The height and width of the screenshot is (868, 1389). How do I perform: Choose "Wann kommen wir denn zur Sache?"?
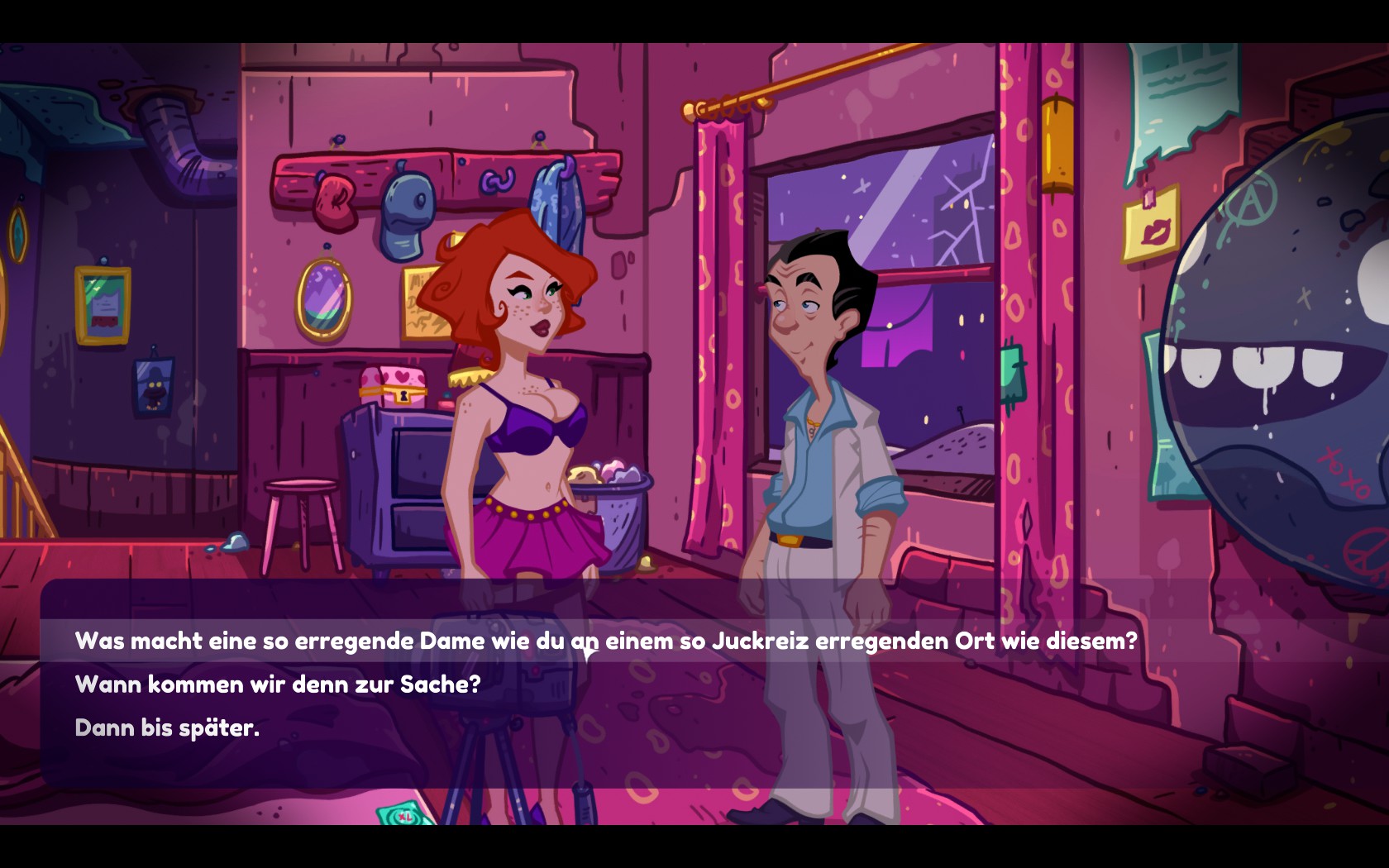pos(277,684)
